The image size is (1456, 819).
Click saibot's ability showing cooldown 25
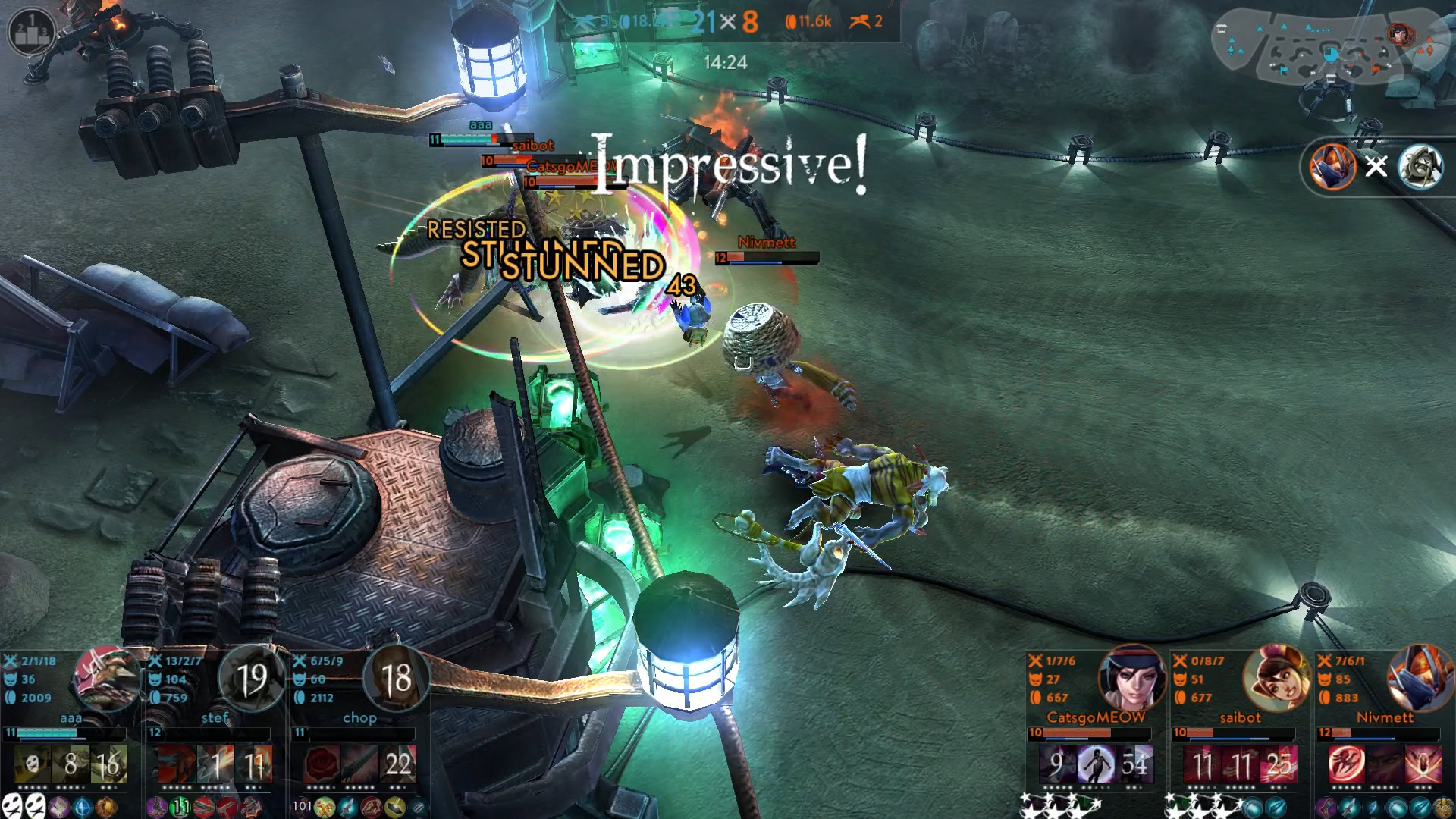click(1279, 764)
